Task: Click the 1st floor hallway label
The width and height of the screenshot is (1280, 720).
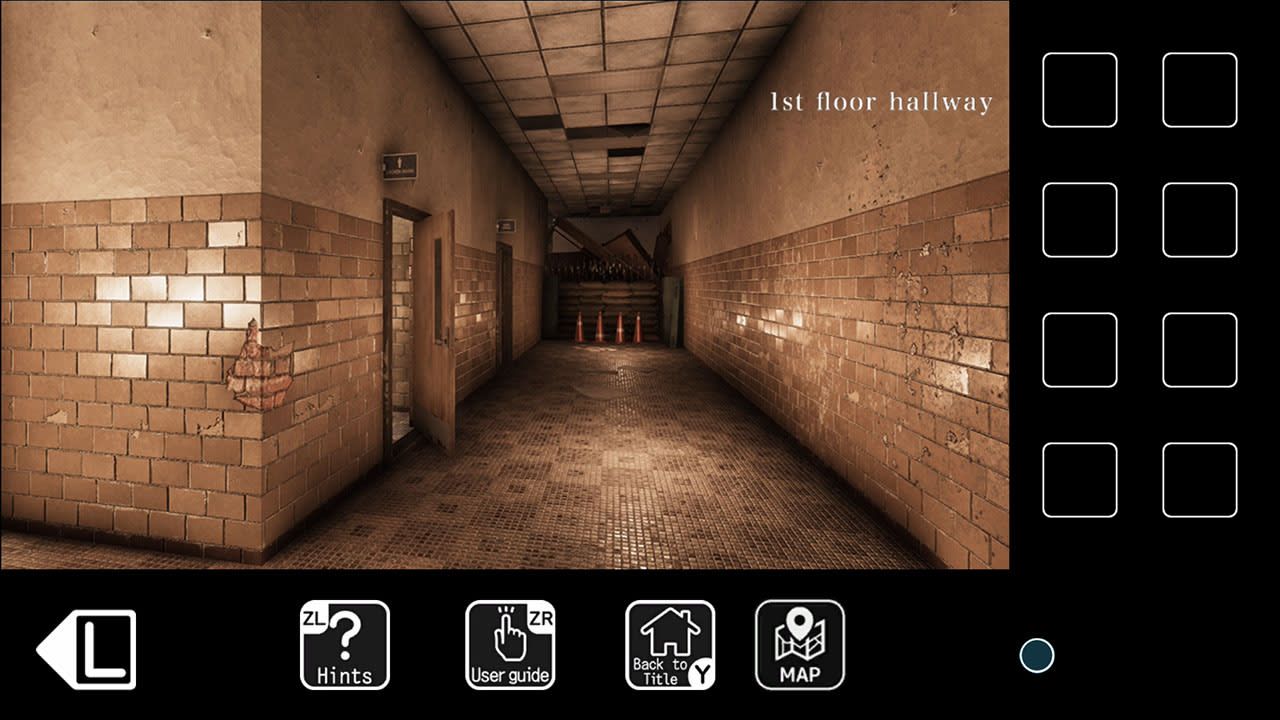Action: tap(880, 100)
